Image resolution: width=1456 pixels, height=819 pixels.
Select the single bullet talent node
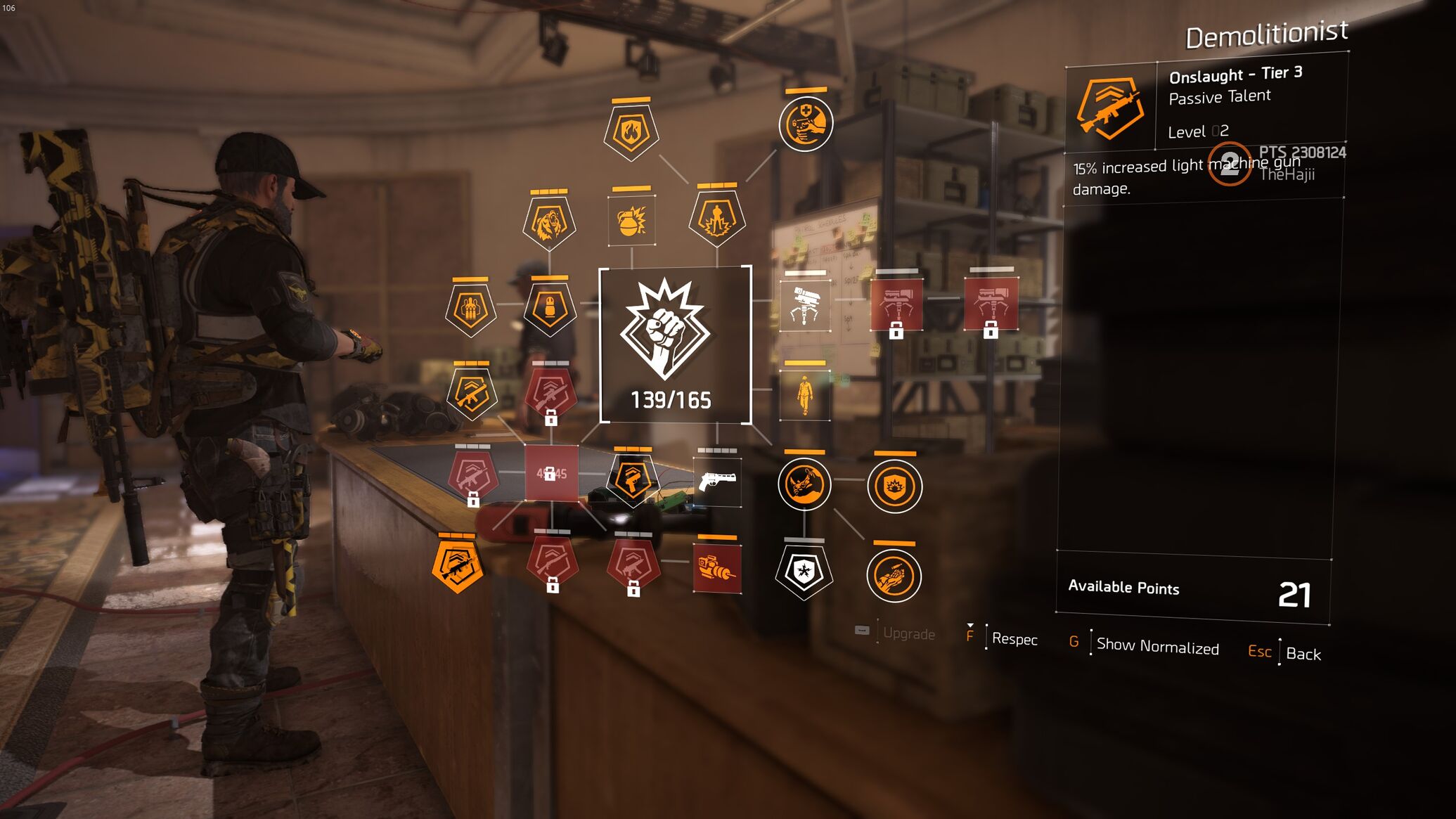(x=550, y=309)
